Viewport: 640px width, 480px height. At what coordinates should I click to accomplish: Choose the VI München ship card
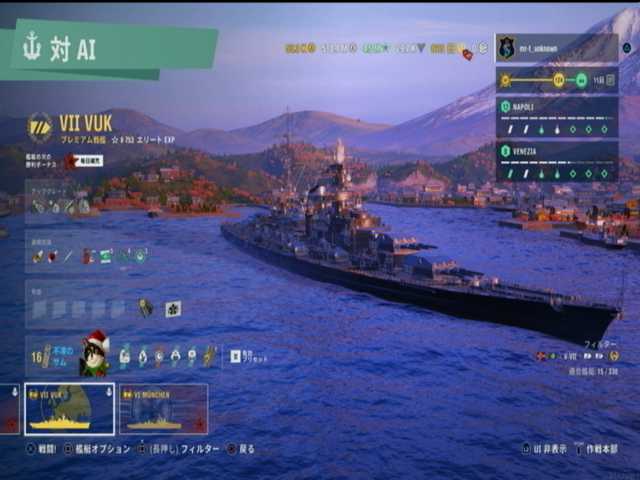click(x=163, y=408)
